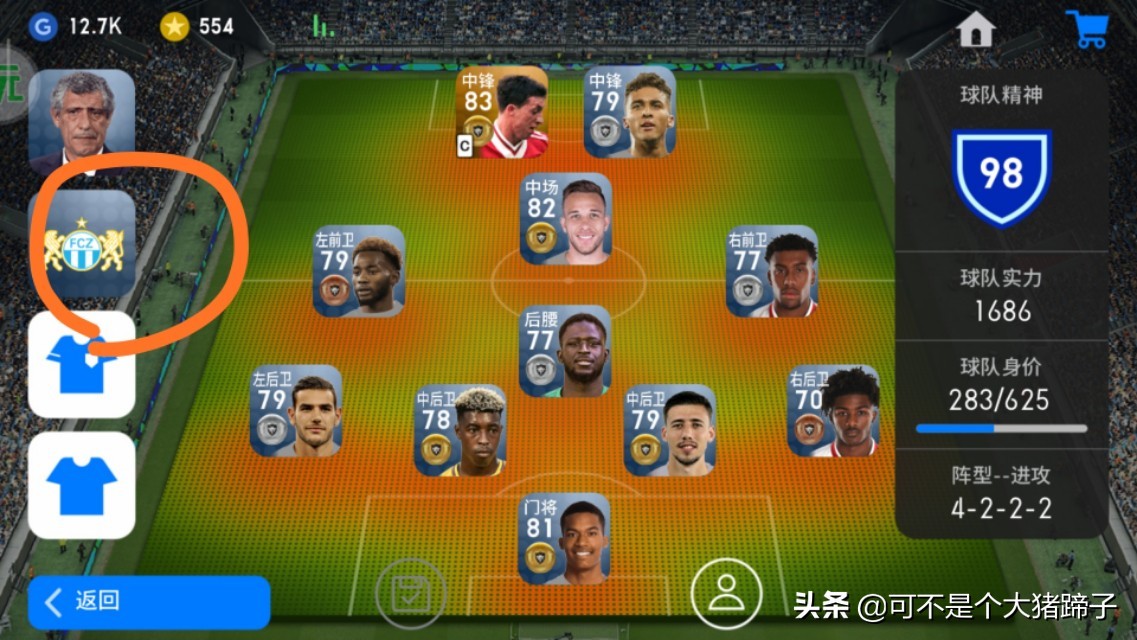Select the 左后卫 left back card

click(296, 411)
